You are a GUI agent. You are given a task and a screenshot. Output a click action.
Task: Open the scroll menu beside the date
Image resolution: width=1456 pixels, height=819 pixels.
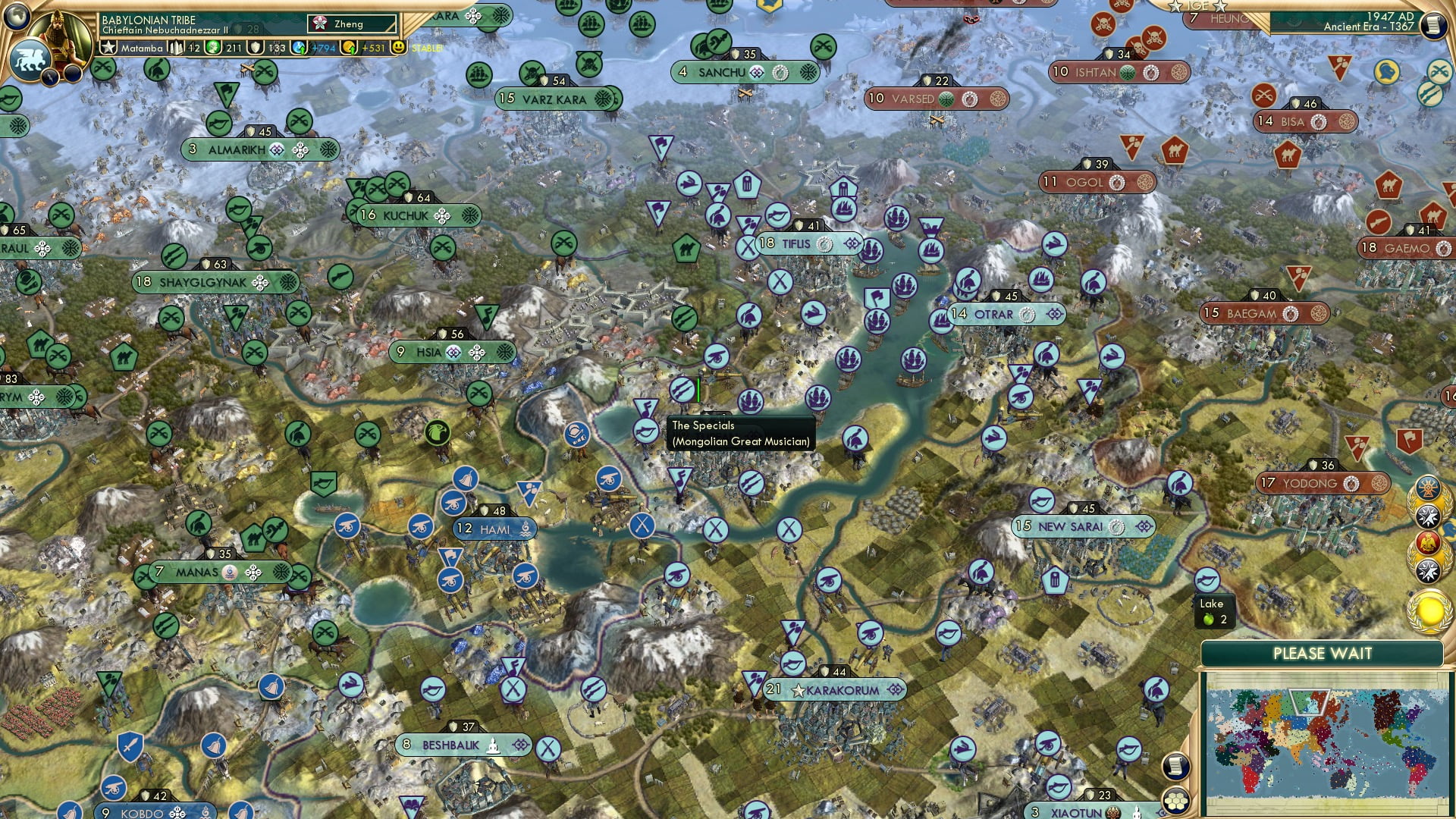click(x=1433, y=26)
